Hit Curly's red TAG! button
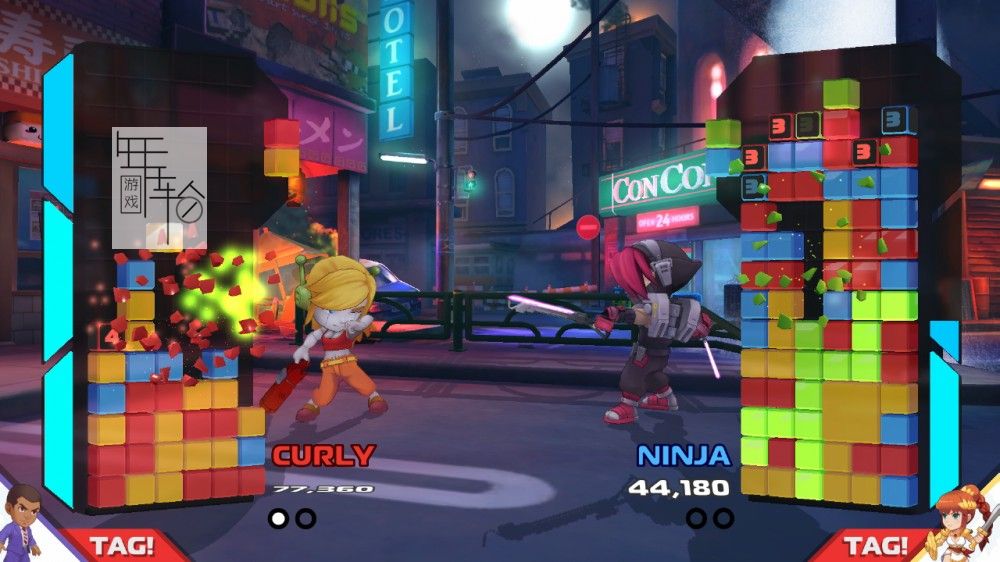The image size is (1000, 562). pyautogui.click(x=122, y=546)
